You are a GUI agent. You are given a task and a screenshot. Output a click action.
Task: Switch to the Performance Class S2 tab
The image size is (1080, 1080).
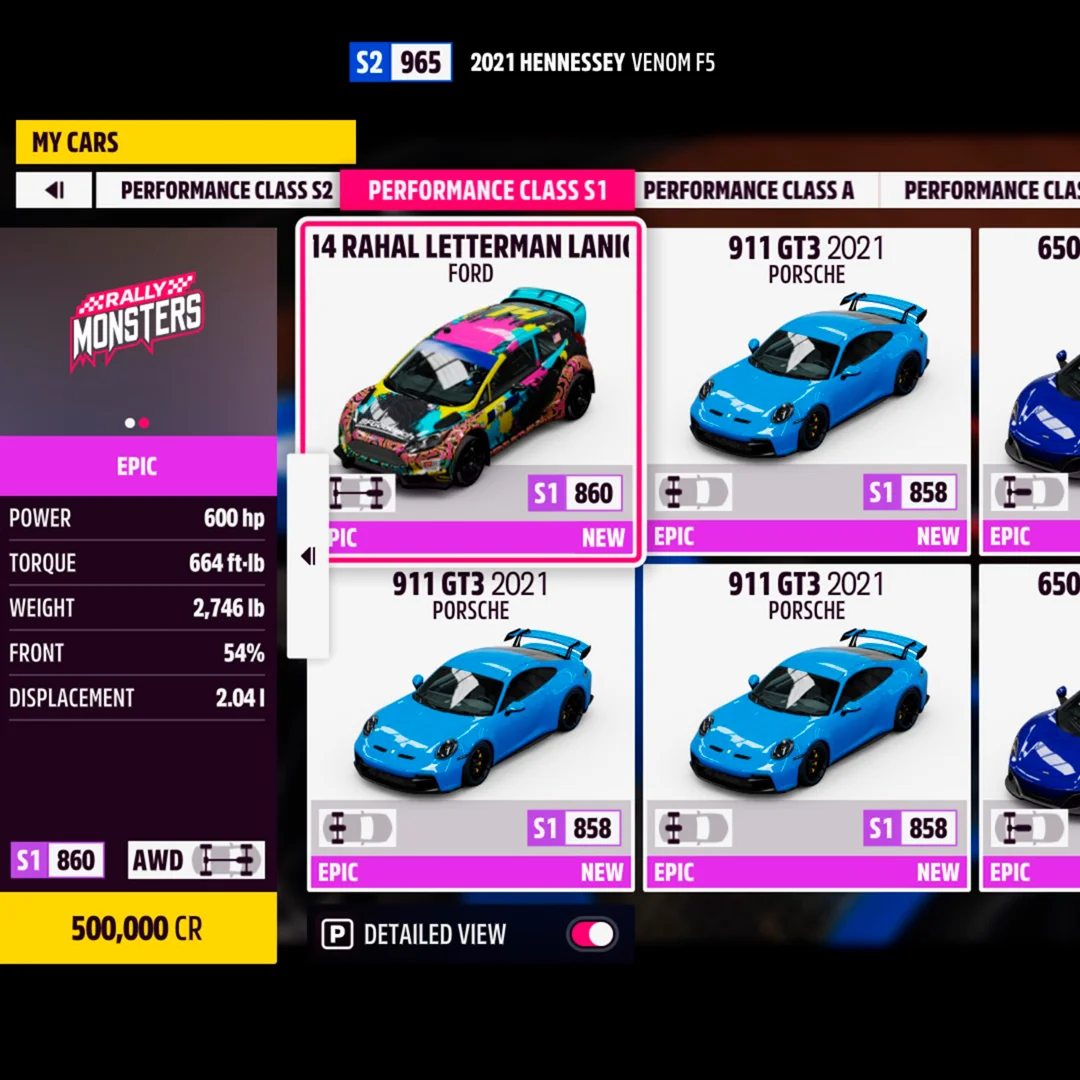point(226,190)
